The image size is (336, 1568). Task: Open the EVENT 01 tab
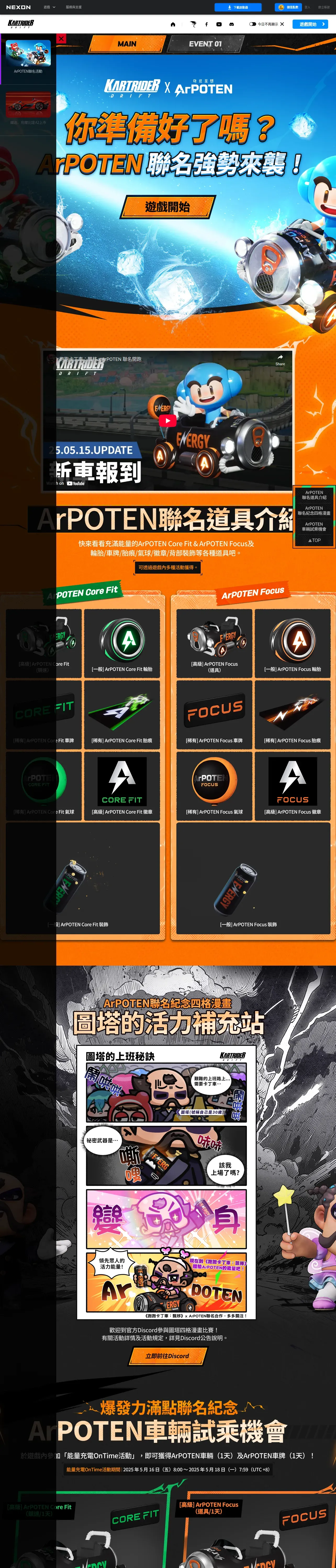click(x=205, y=44)
